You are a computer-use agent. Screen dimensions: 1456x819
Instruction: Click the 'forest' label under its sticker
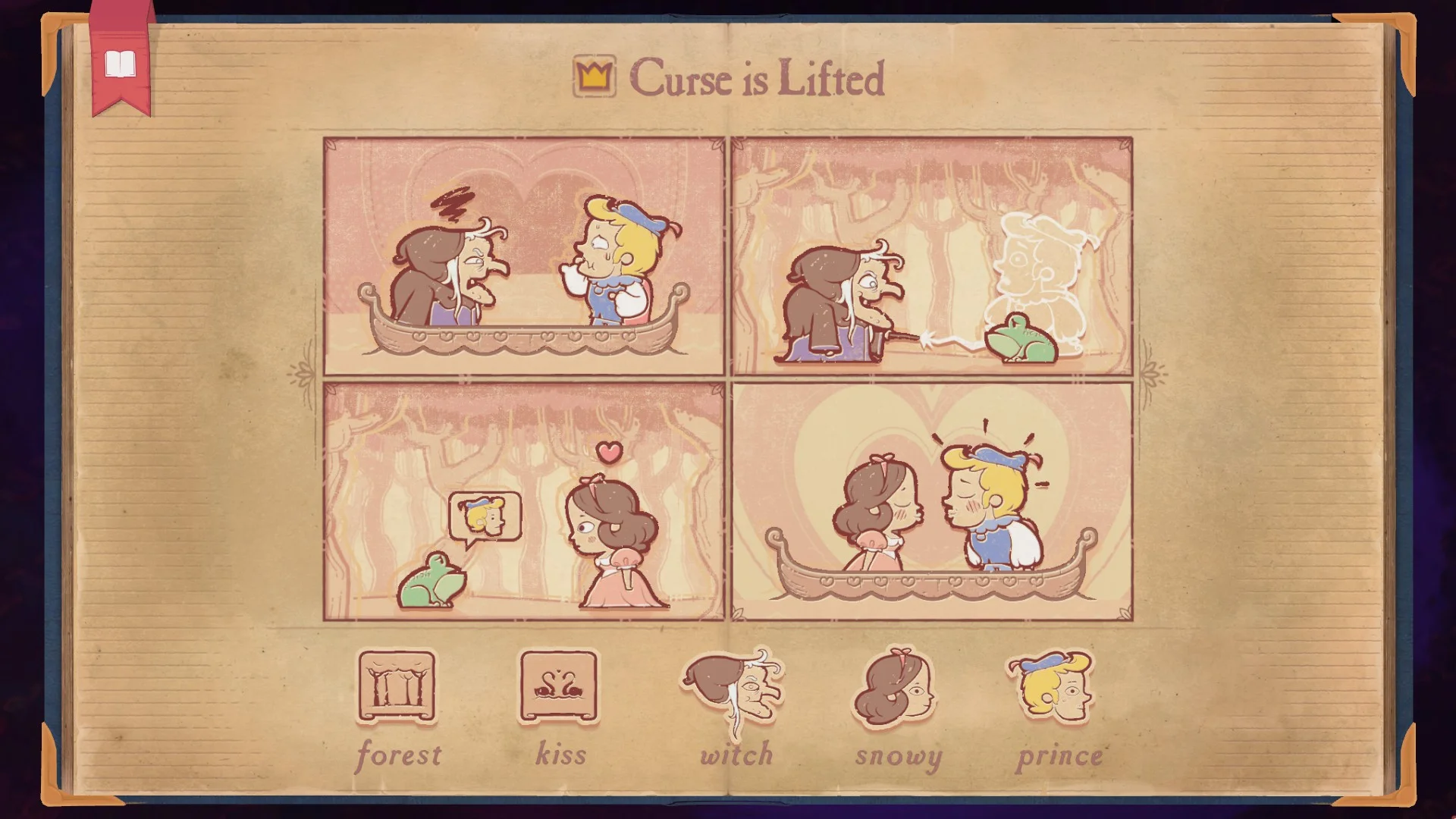pyautogui.click(x=400, y=755)
